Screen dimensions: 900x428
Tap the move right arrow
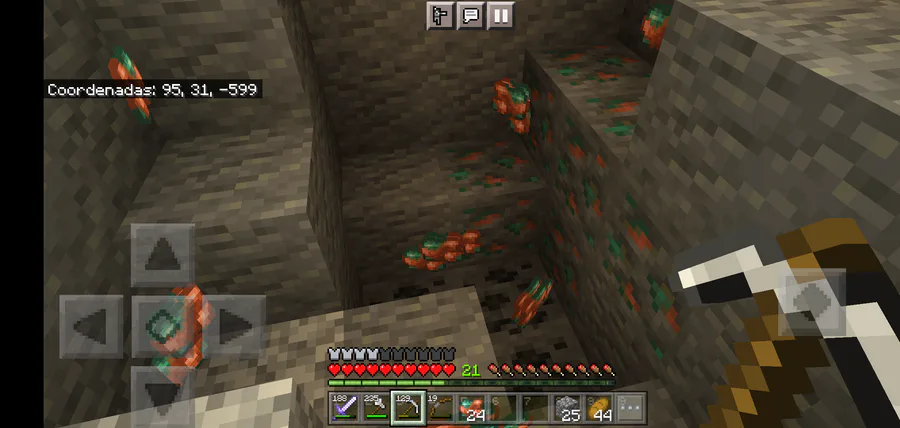(235, 326)
